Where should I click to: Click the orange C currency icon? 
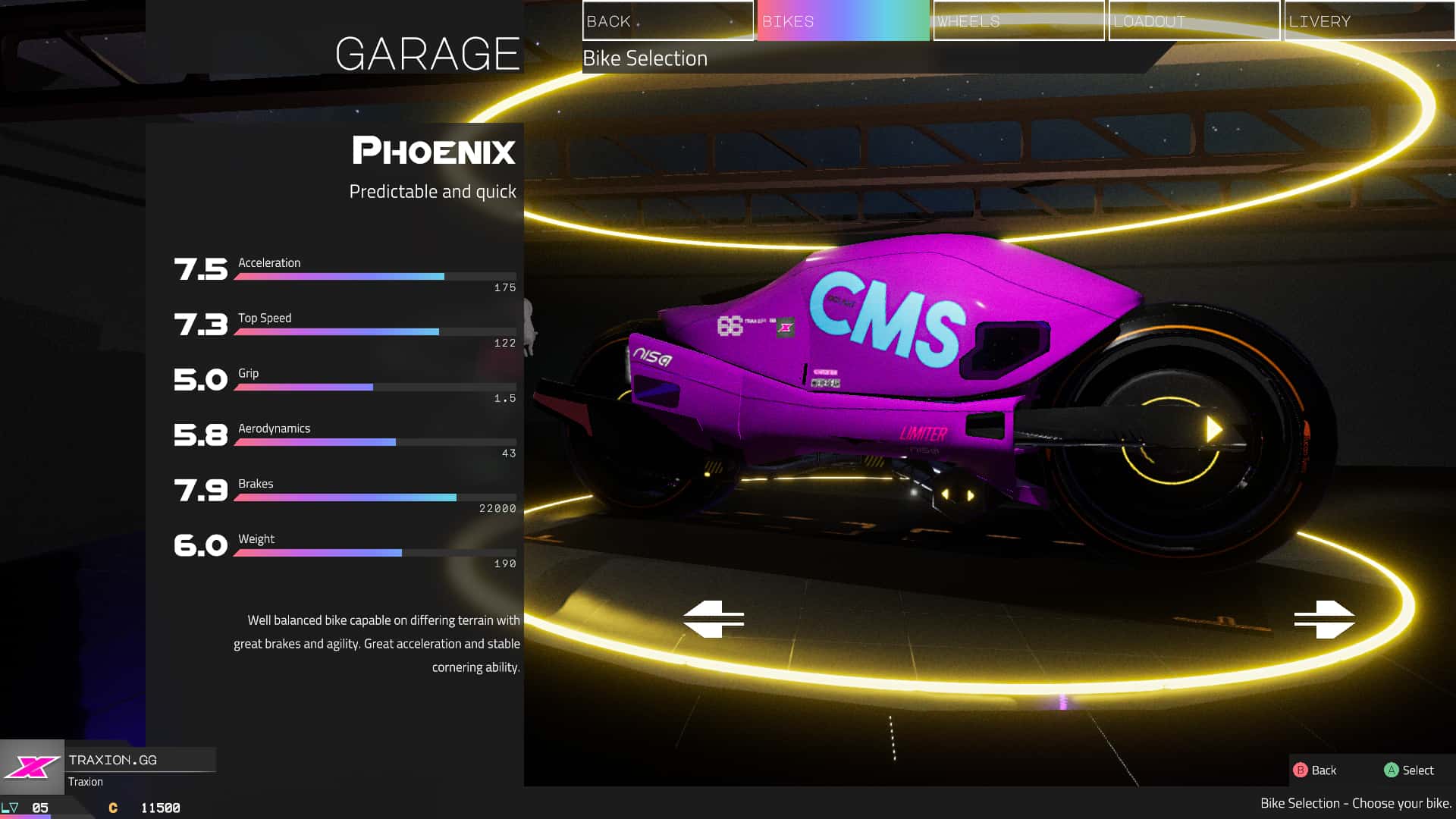point(112,808)
